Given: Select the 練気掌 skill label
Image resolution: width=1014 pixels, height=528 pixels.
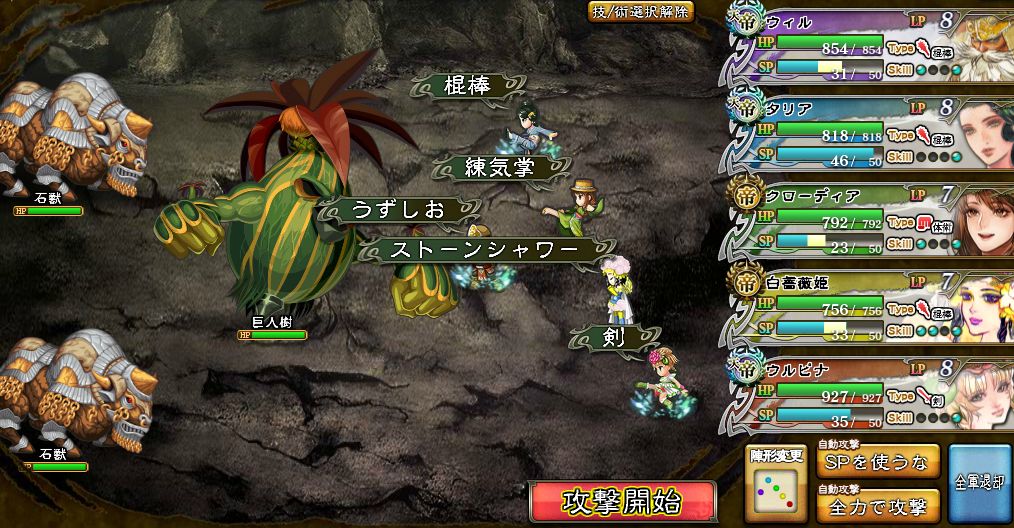Looking at the screenshot, I should 499,167.
